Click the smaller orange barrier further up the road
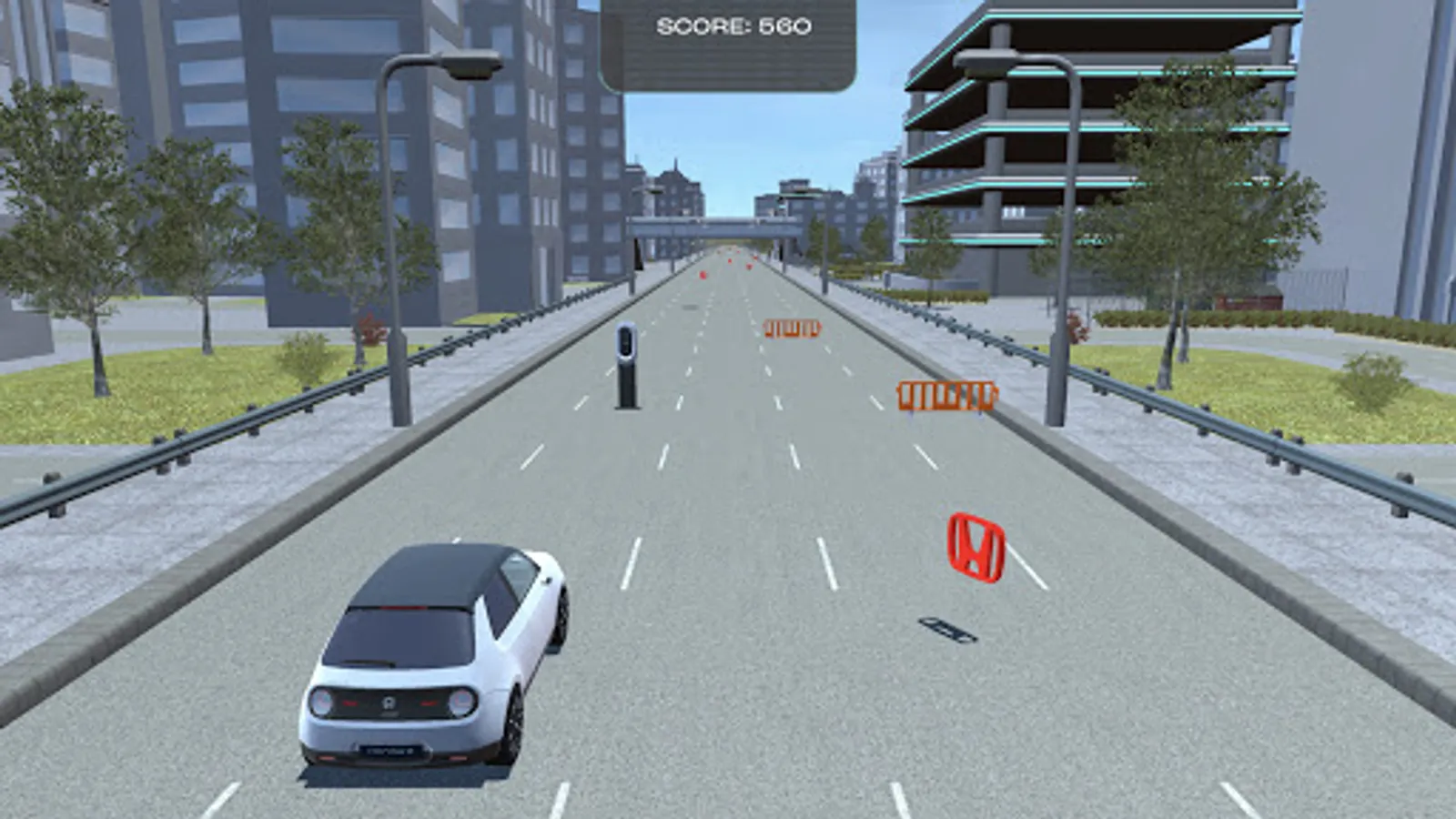 (794, 328)
